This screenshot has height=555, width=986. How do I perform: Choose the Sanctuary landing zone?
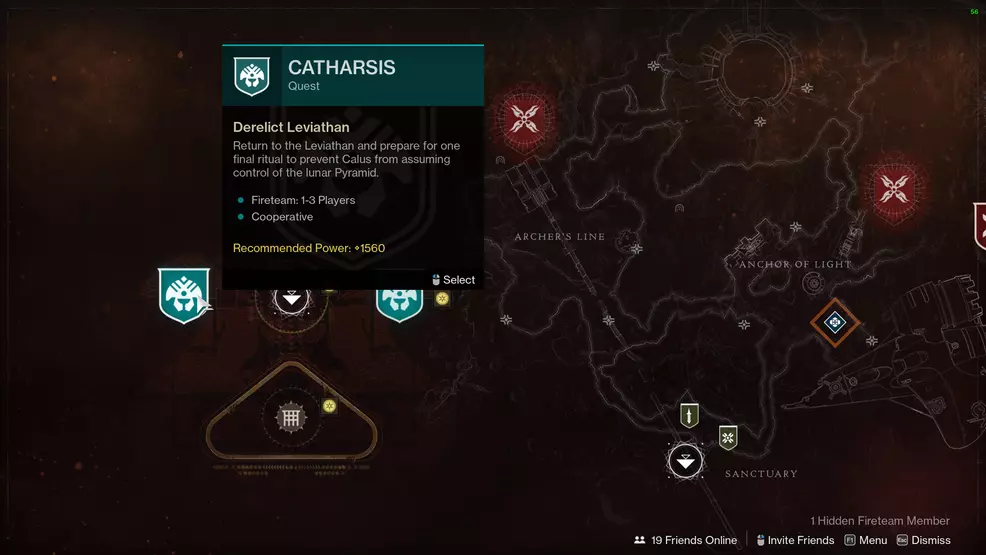pyautogui.click(x=685, y=461)
